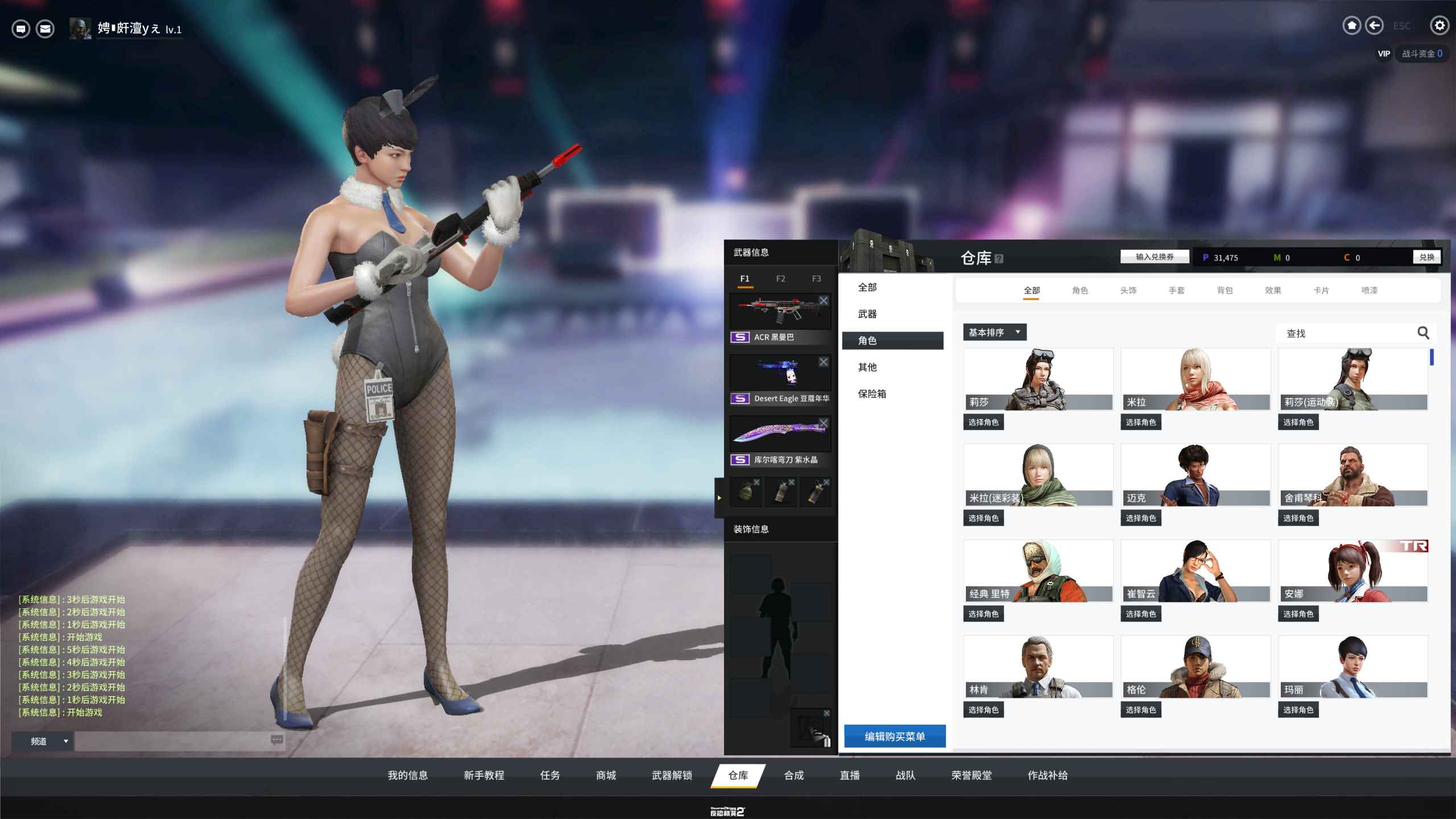The height and width of the screenshot is (819, 1456).
Task: Switch to the 头饰 filter tab
Action: coord(1128,291)
